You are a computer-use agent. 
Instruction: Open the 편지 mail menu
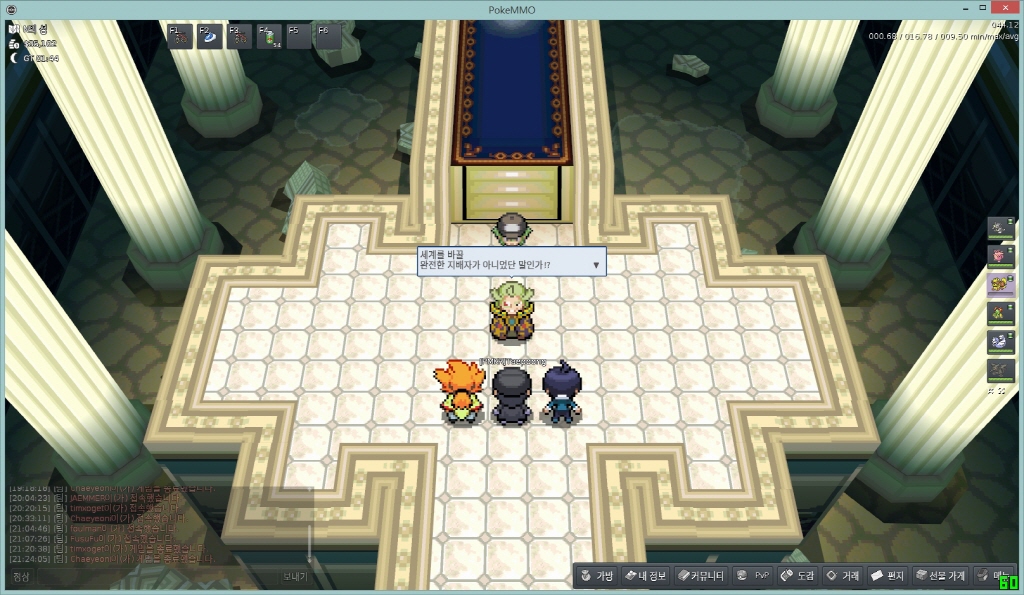tap(888, 576)
